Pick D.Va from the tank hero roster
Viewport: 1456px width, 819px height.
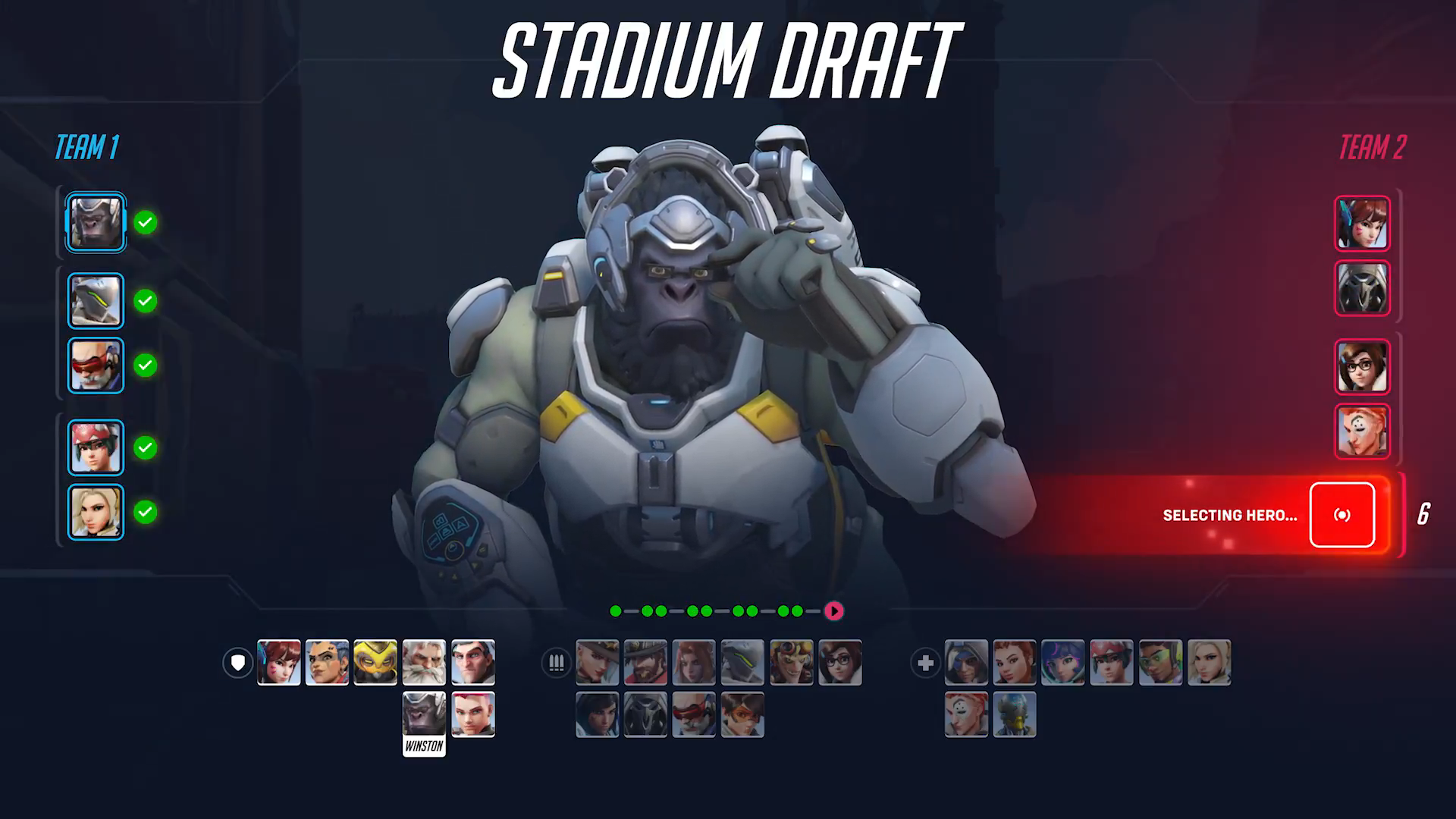tap(279, 663)
